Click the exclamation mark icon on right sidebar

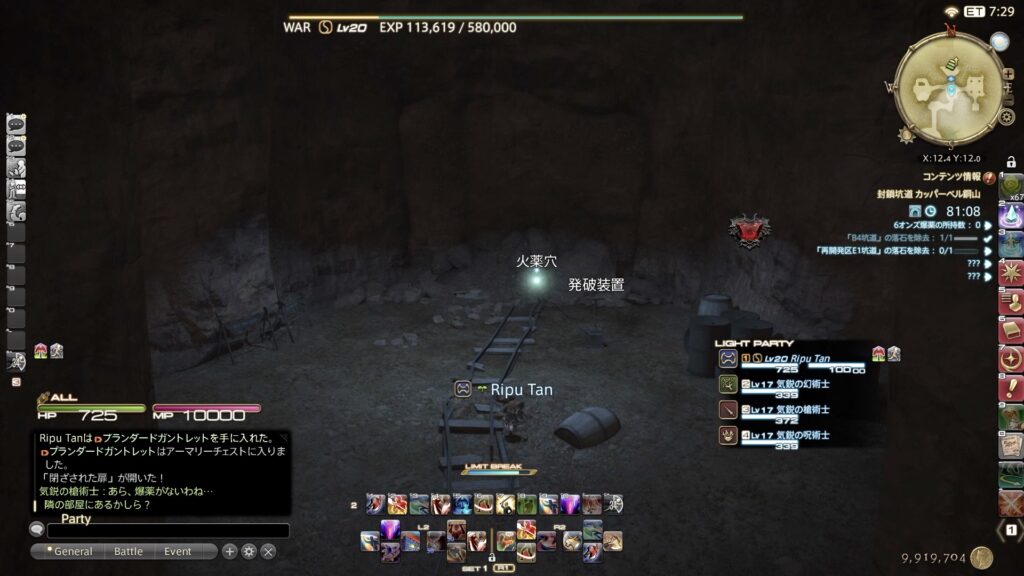pyautogui.click(x=1011, y=387)
